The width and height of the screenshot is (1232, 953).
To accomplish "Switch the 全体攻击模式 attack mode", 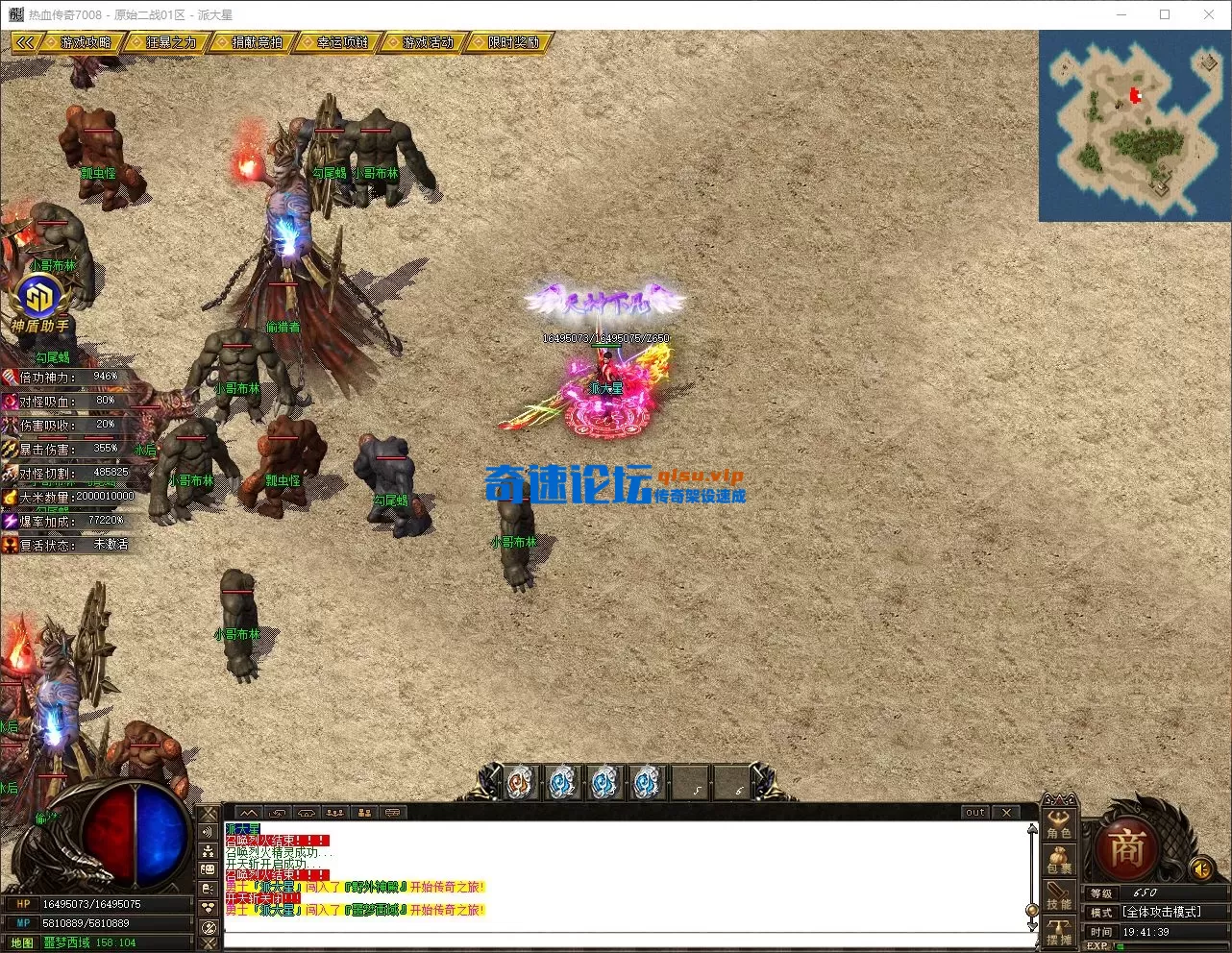I will click(x=1163, y=911).
